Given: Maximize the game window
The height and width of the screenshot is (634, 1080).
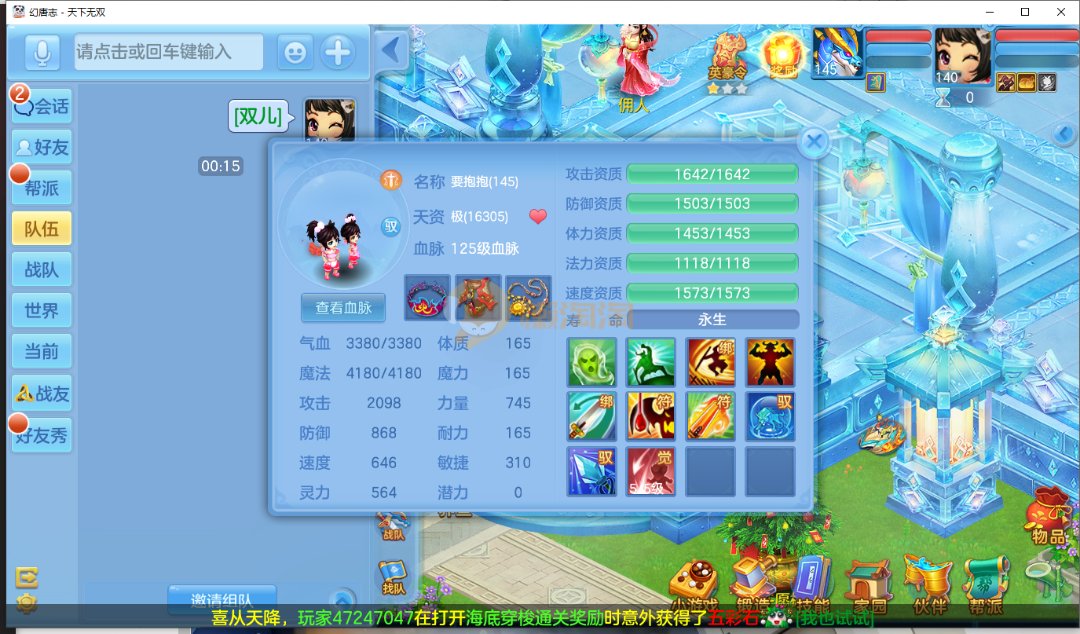Looking at the screenshot, I should (x=1025, y=11).
